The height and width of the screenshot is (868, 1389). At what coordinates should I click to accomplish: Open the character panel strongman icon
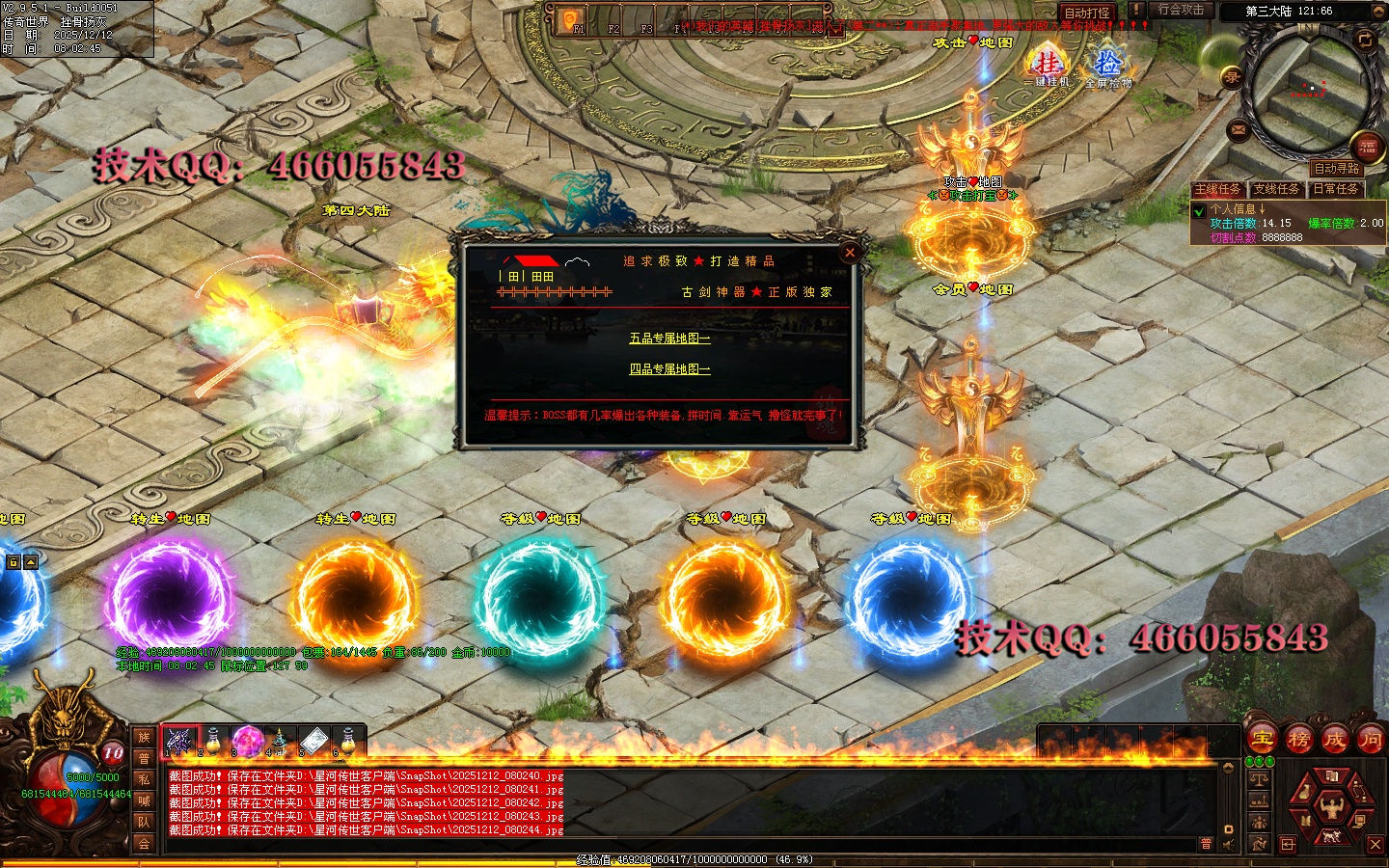pyautogui.click(x=1332, y=805)
